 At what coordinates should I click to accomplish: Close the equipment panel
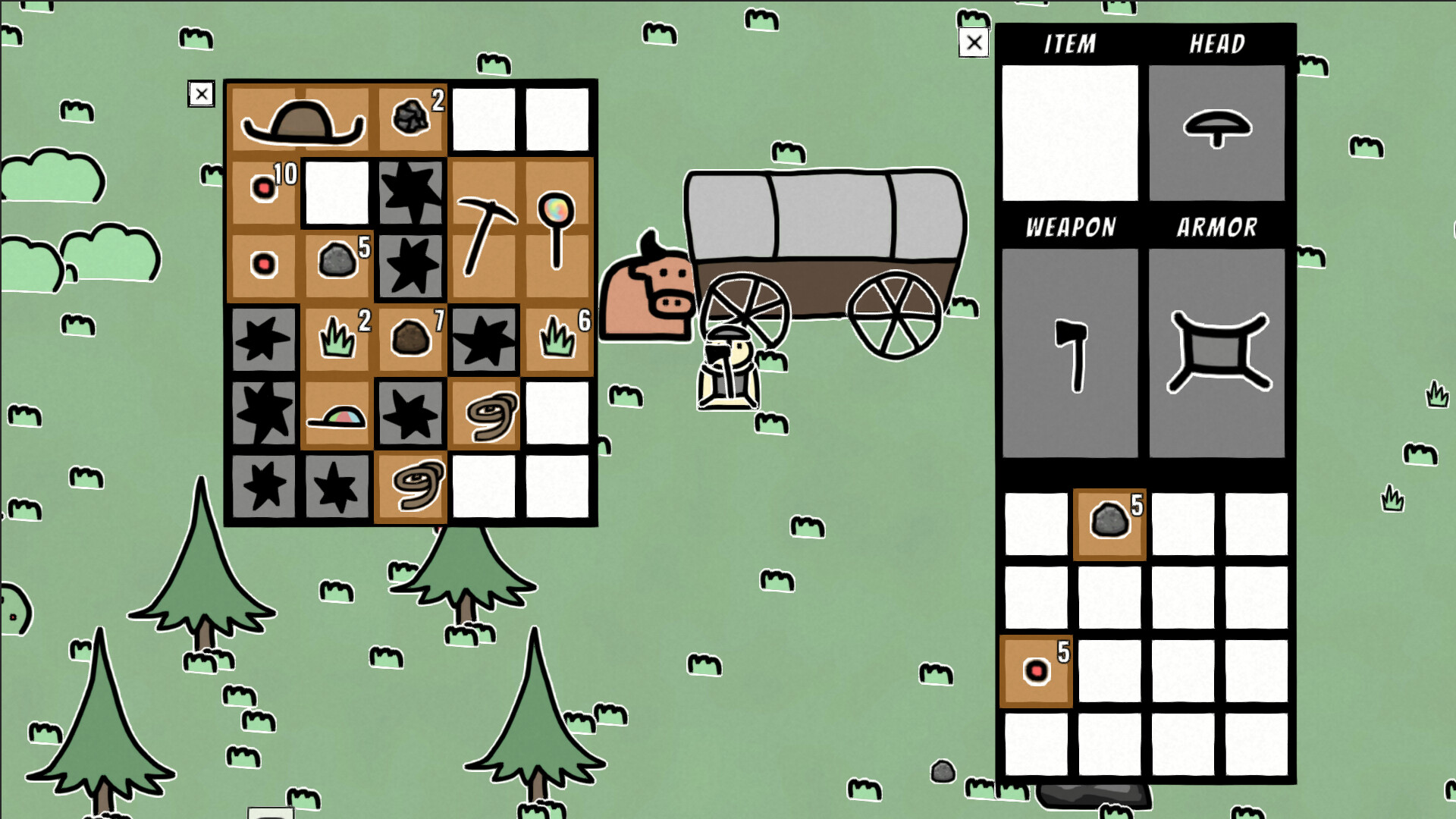[974, 42]
